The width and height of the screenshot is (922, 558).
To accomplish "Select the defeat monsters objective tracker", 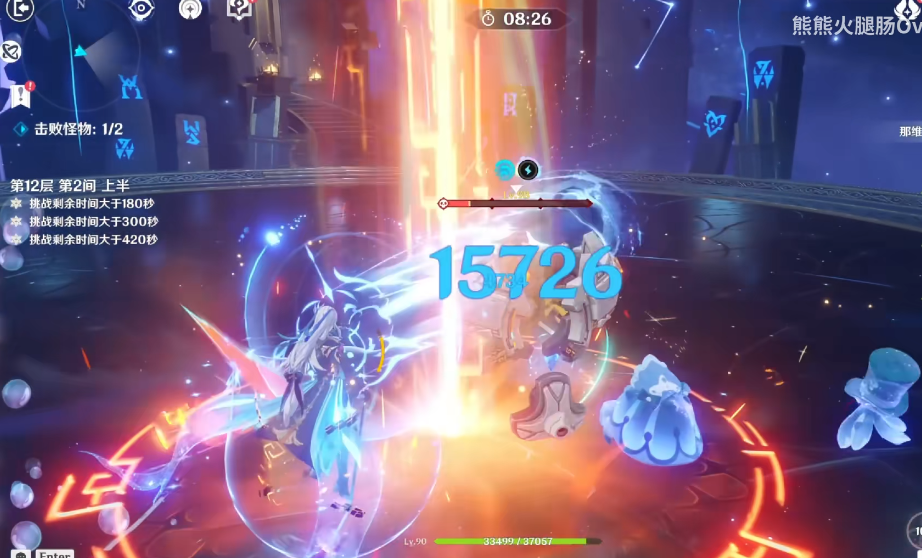I will (x=68, y=129).
